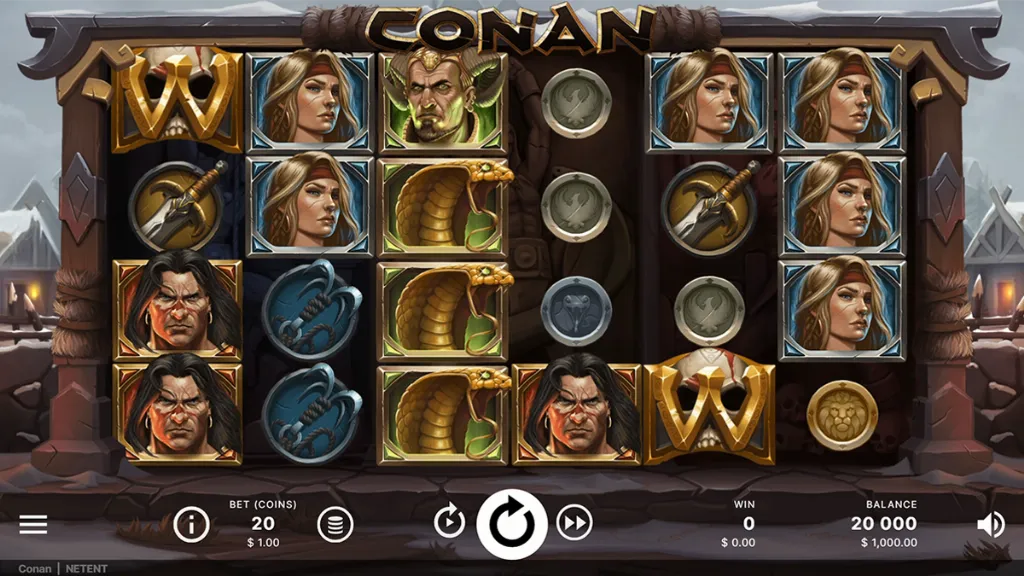The width and height of the screenshot is (1024, 576).
Task: Spin the reels with the main button
Action: point(512,523)
